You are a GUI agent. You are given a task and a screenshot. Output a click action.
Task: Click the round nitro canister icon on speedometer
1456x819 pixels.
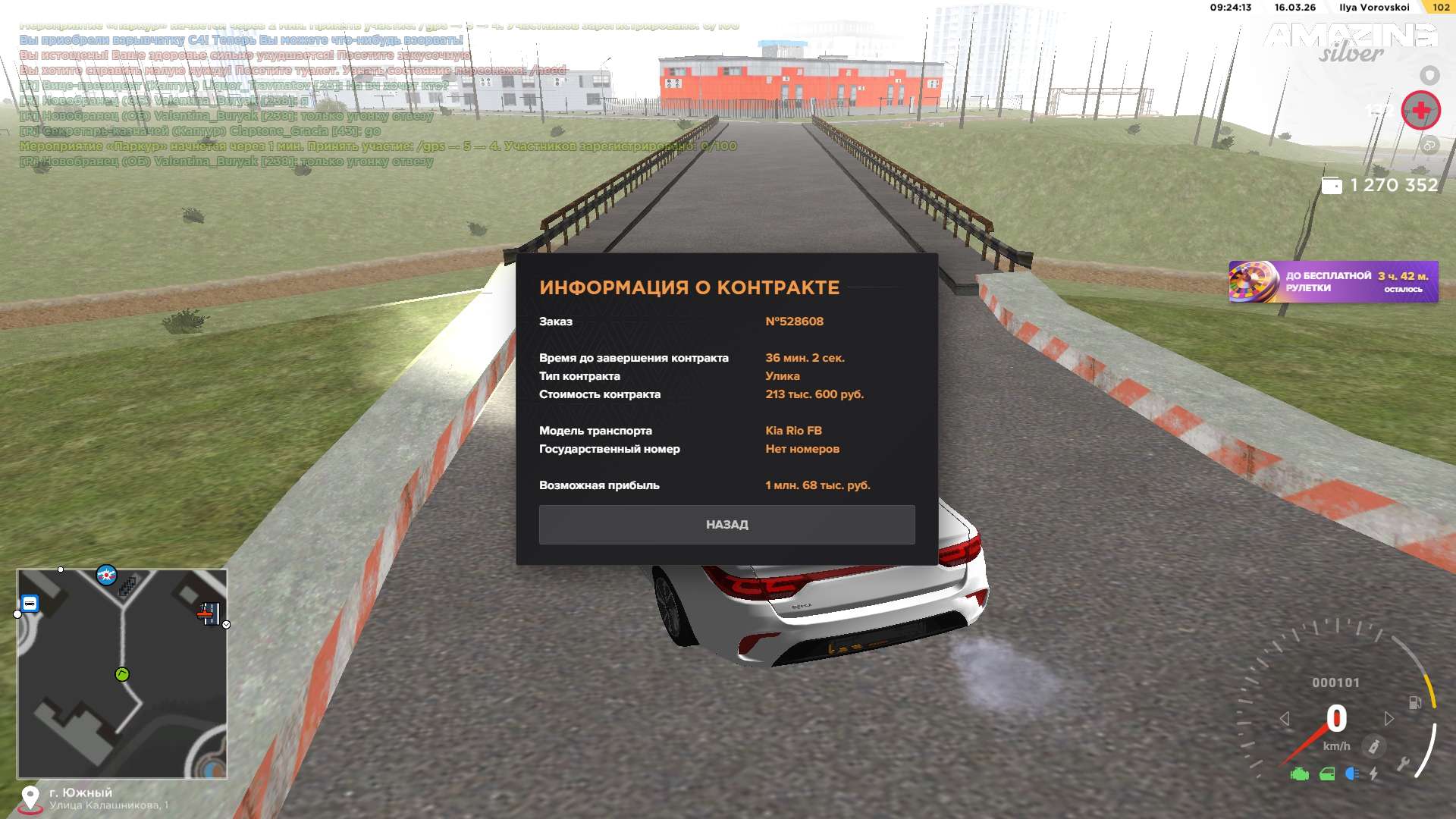coord(1373,746)
